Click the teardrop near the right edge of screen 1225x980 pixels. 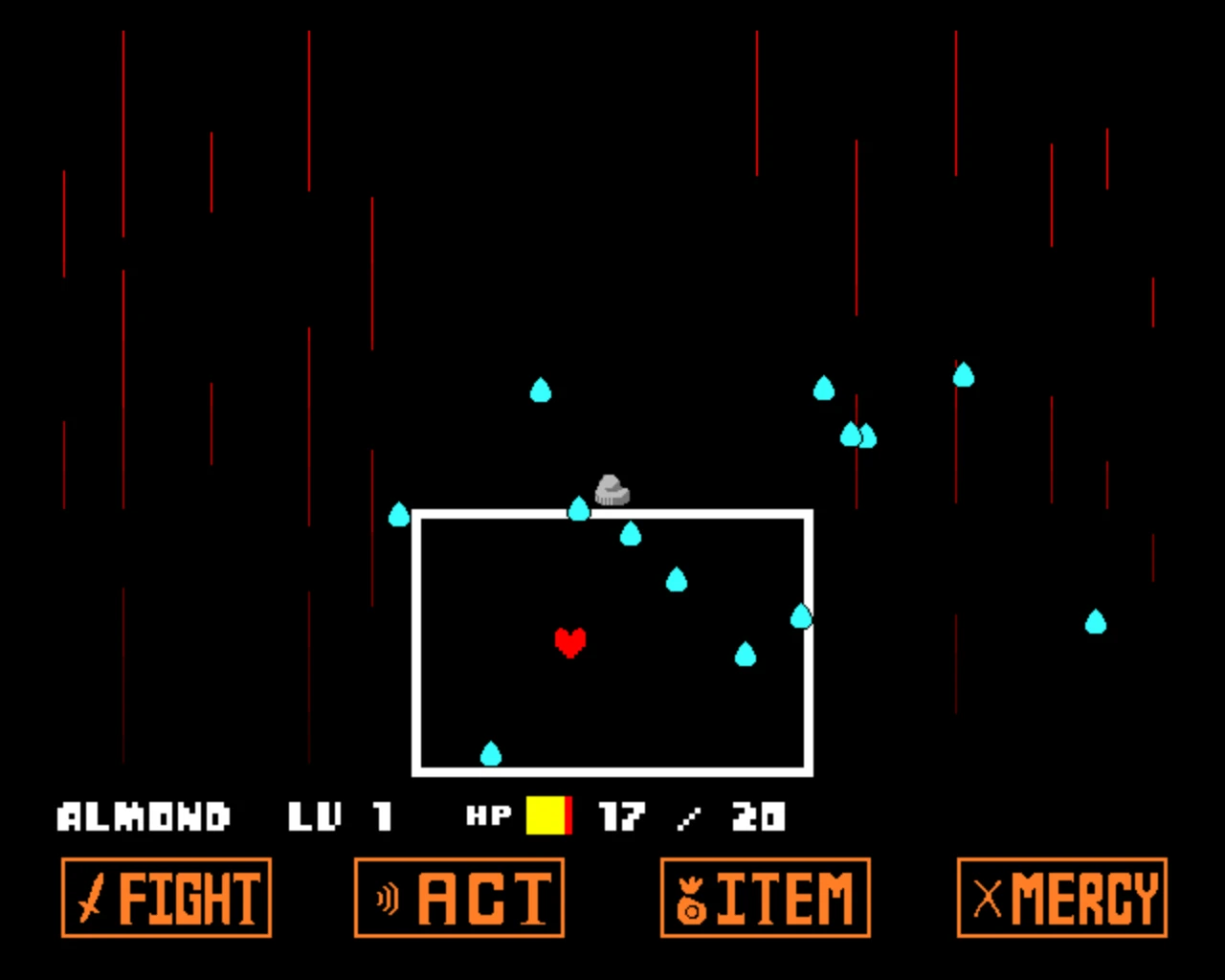pyautogui.click(x=1096, y=623)
